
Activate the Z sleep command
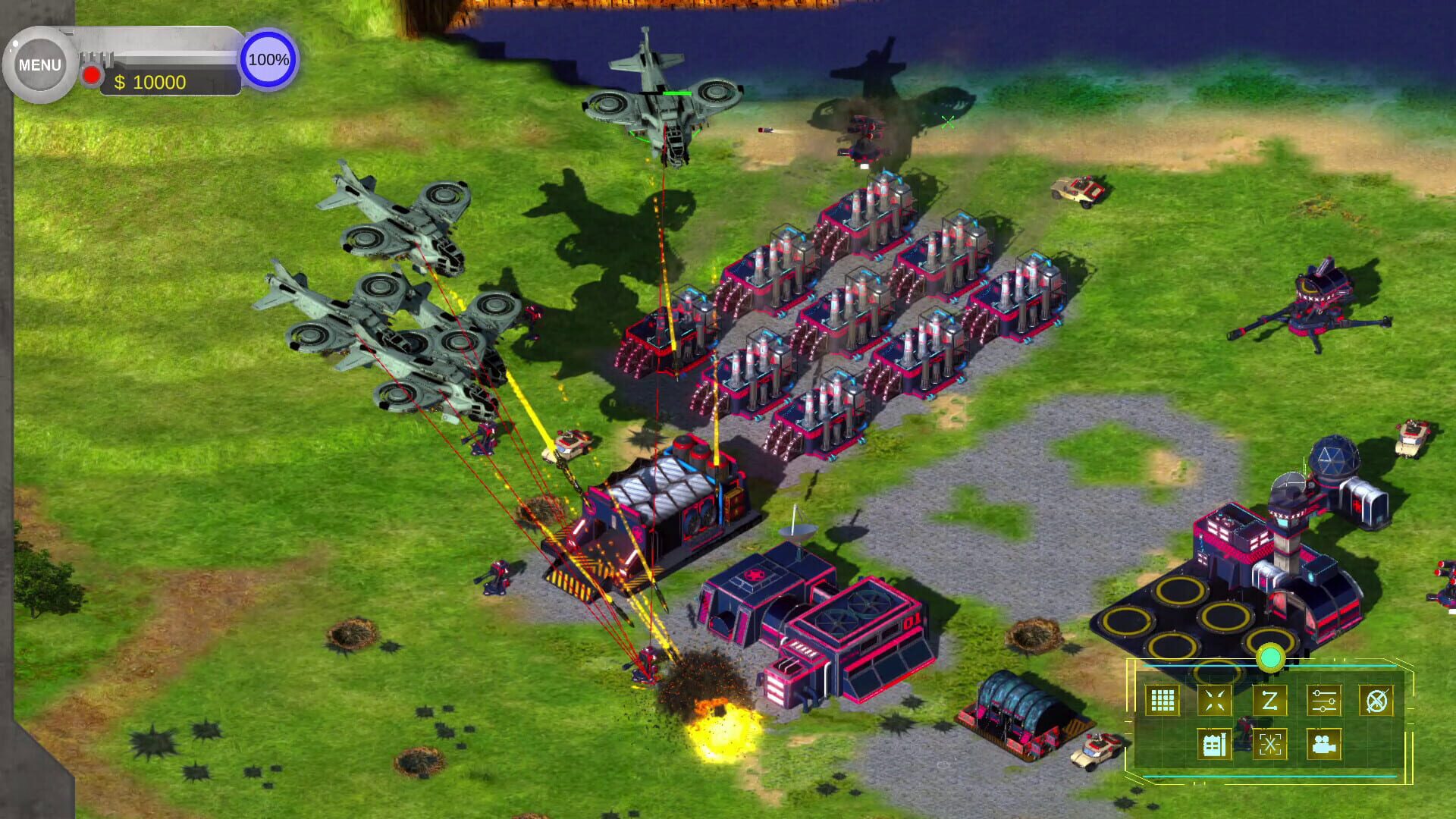[x=1272, y=701]
